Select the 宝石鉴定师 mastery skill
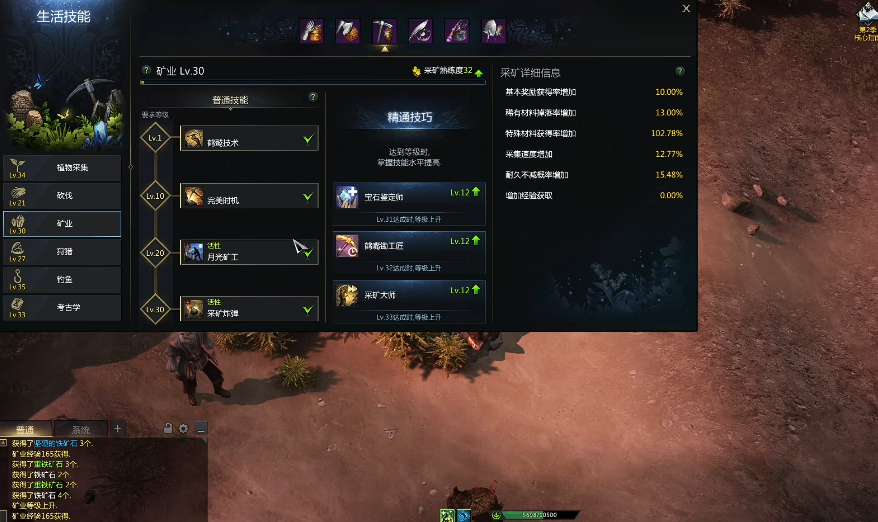Viewport: 878px width, 522px height. coord(409,197)
